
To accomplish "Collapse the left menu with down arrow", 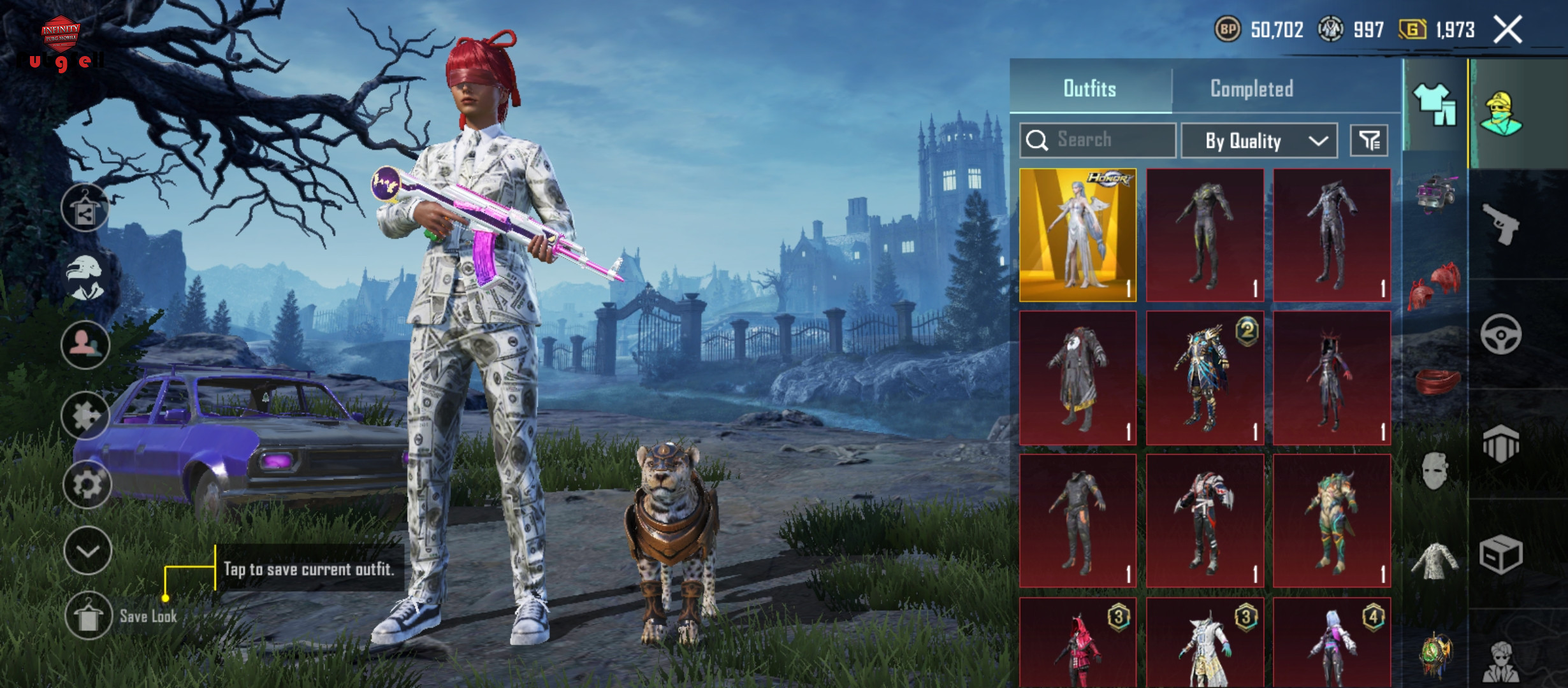I will (87, 550).
